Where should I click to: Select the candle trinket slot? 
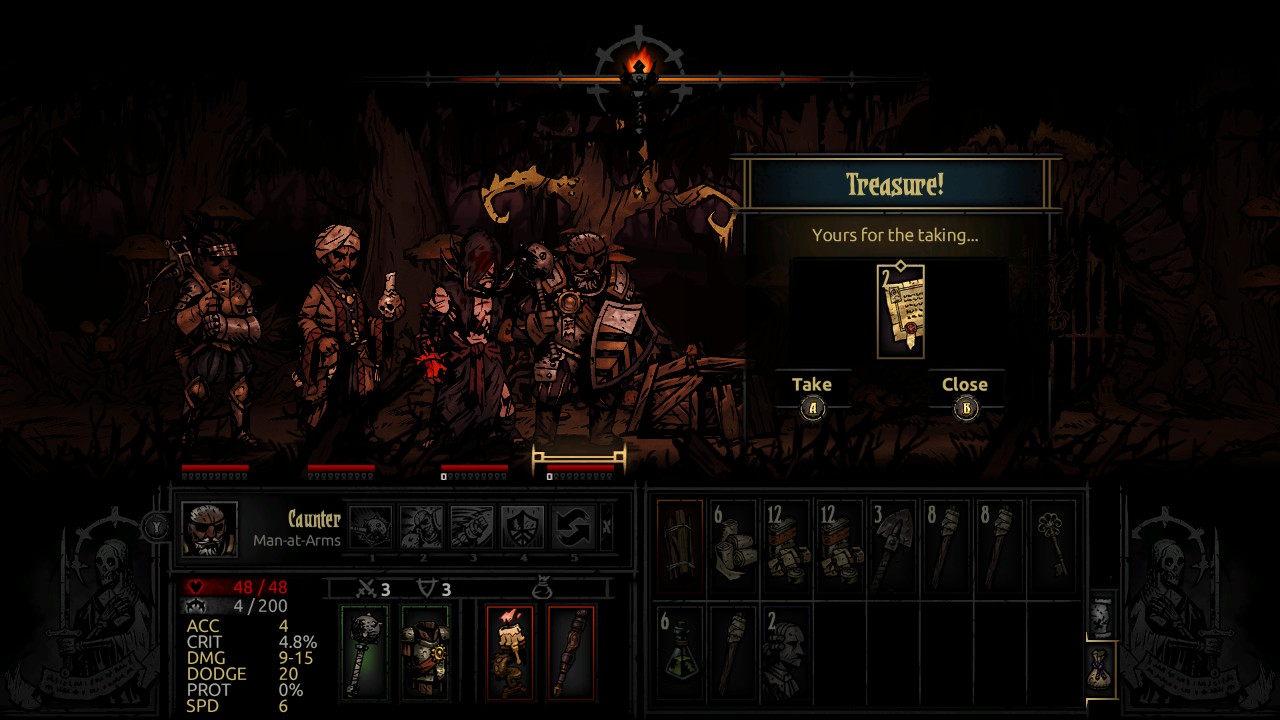point(510,651)
